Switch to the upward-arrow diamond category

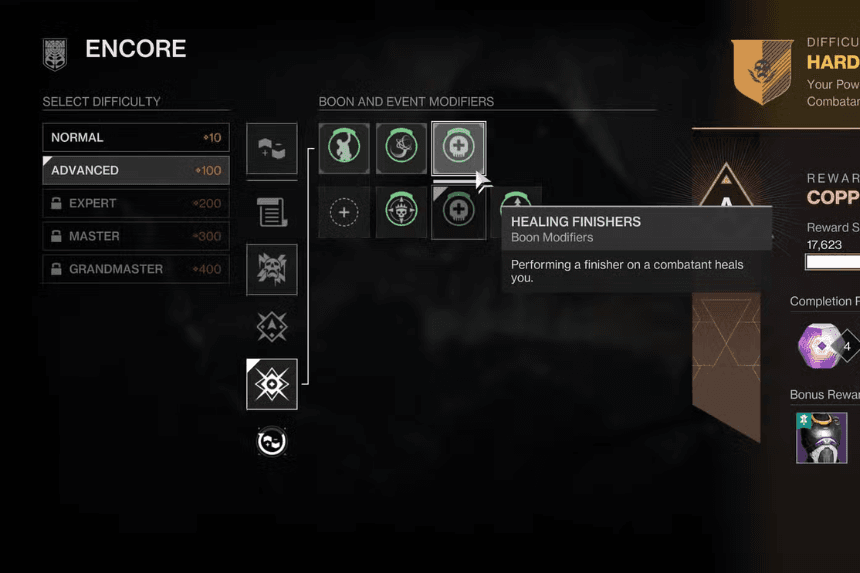tap(272, 326)
